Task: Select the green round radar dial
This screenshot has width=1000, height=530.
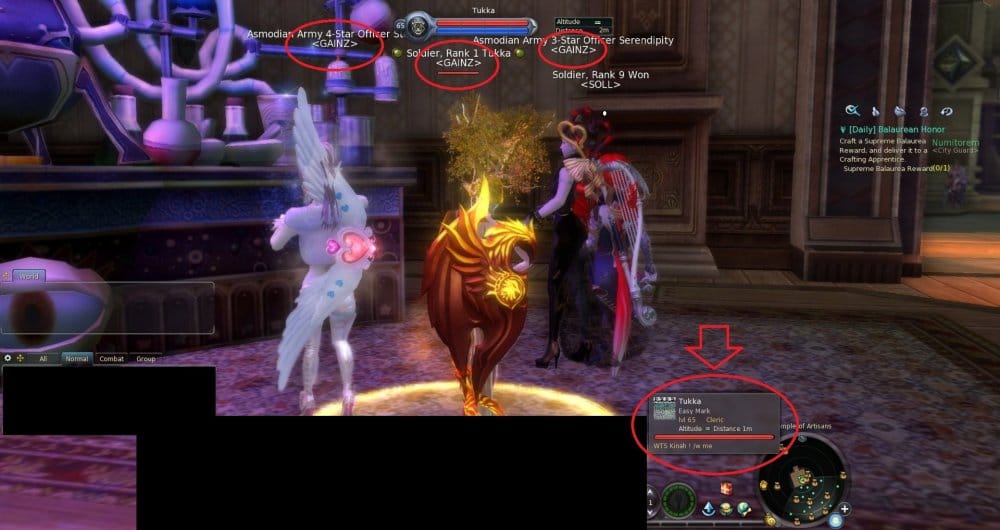Action: (x=679, y=500)
